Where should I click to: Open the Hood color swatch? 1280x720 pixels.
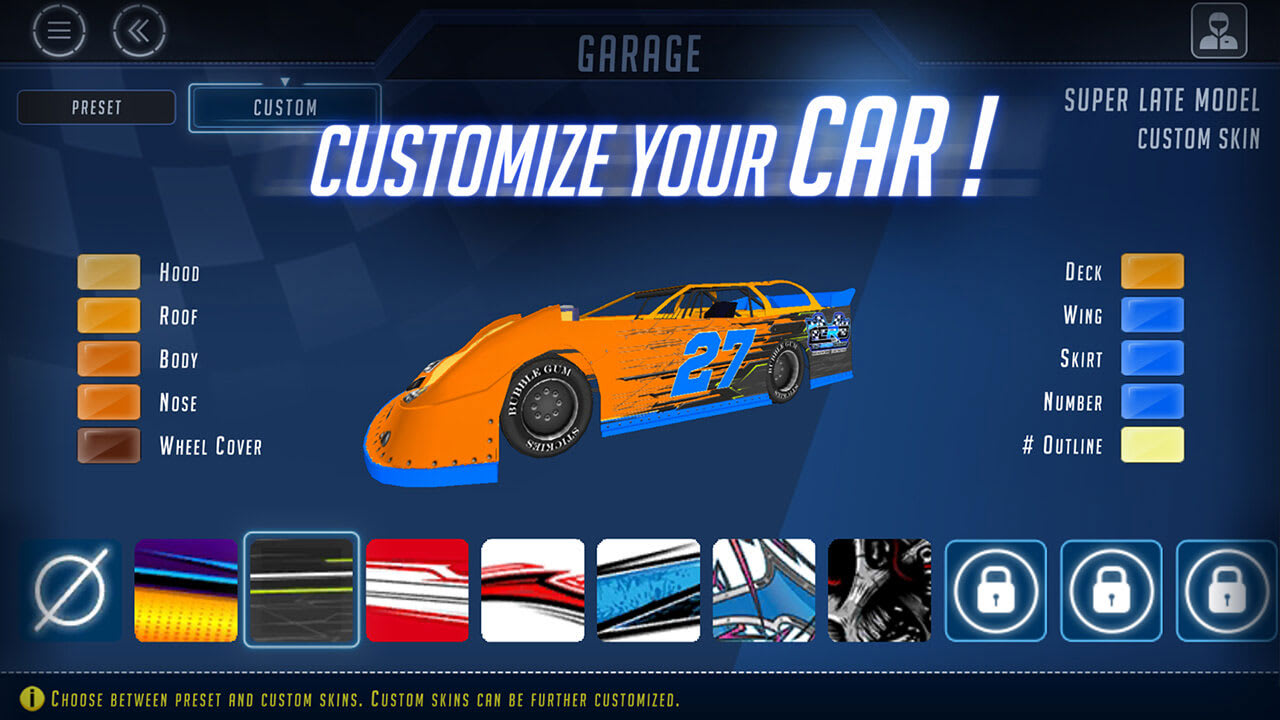[x=108, y=271]
